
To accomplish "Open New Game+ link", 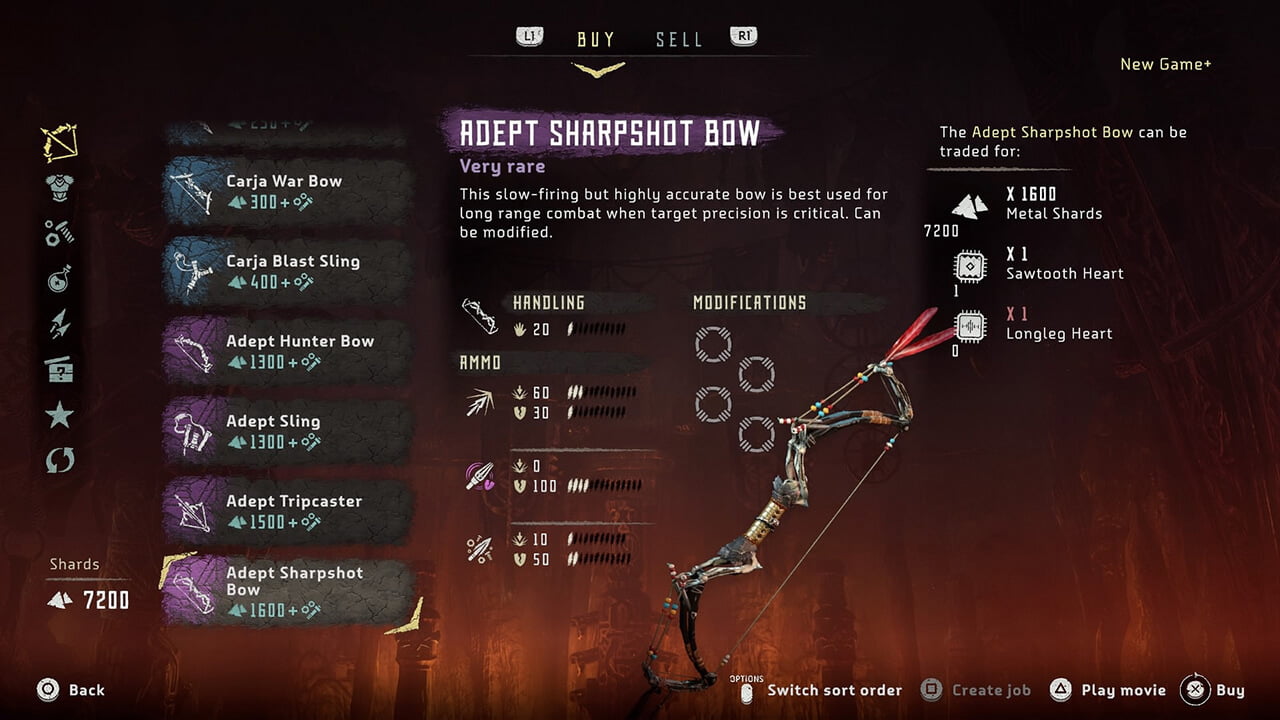I will [x=1166, y=64].
